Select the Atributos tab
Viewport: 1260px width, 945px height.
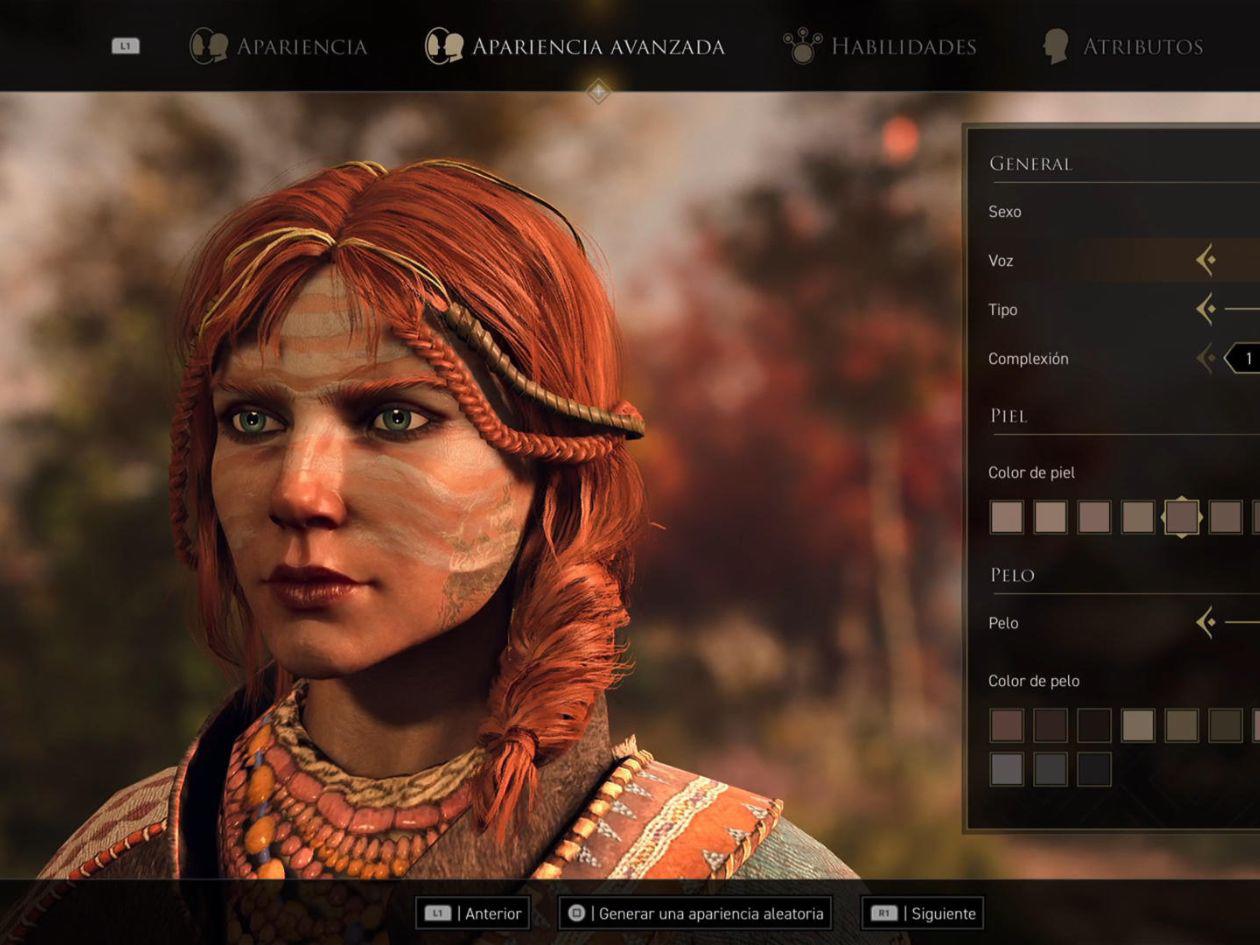coord(1122,46)
